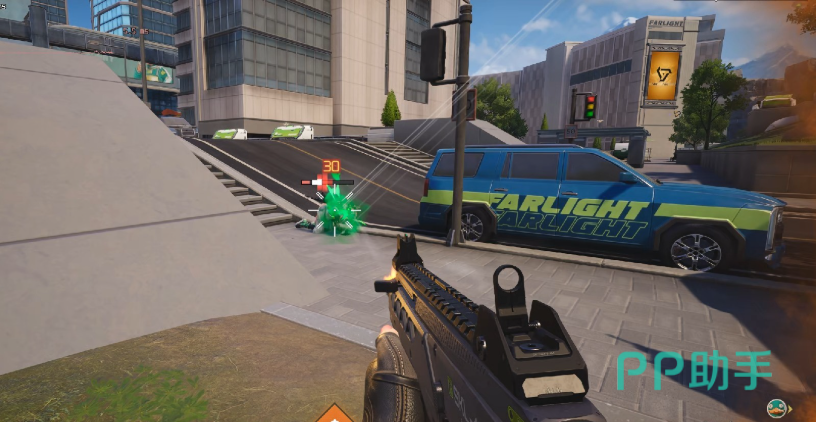
Task: Activate the orange diamond ability icon
Action: (x=335, y=414)
